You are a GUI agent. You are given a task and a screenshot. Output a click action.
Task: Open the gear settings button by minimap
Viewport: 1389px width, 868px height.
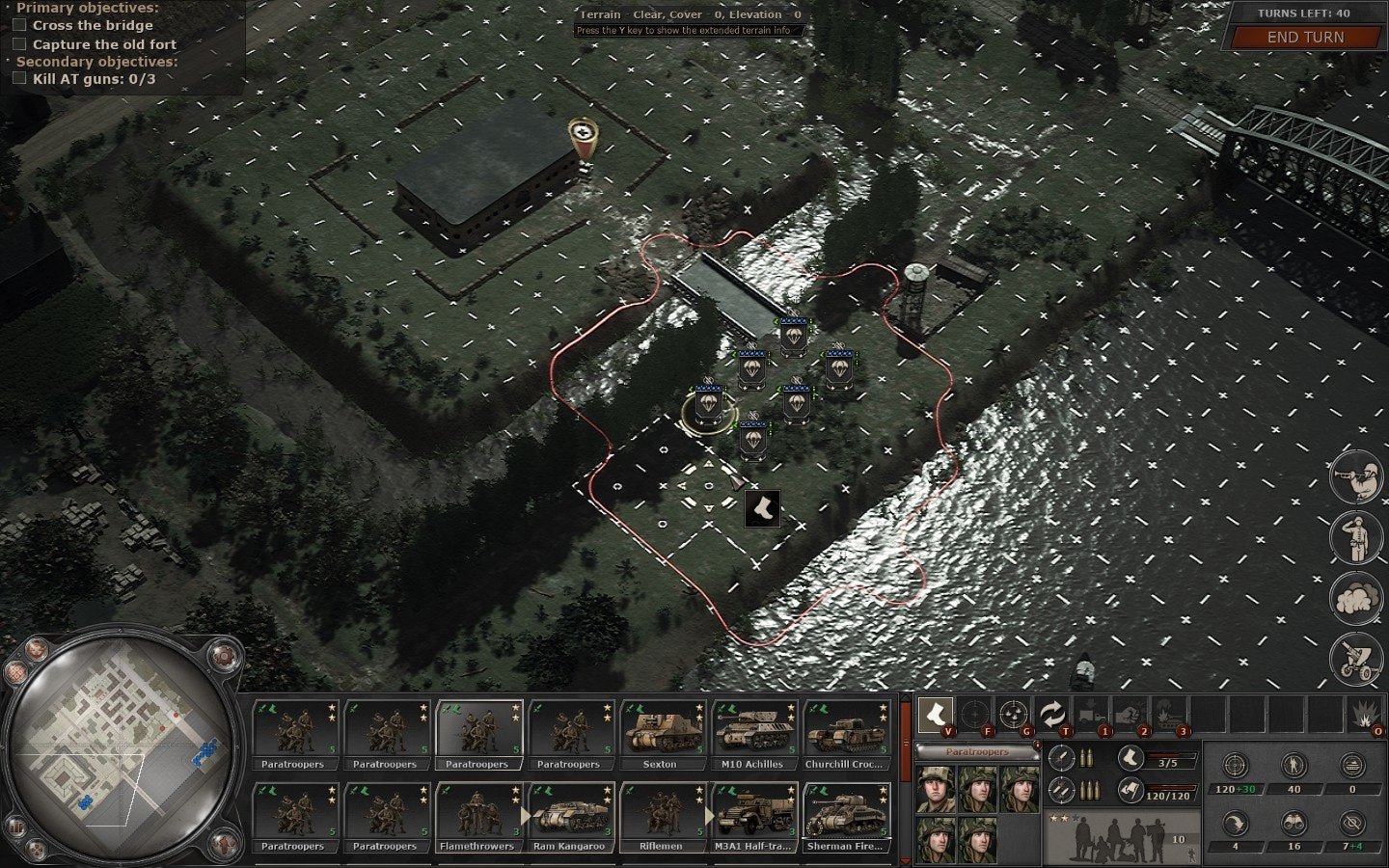point(223,656)
